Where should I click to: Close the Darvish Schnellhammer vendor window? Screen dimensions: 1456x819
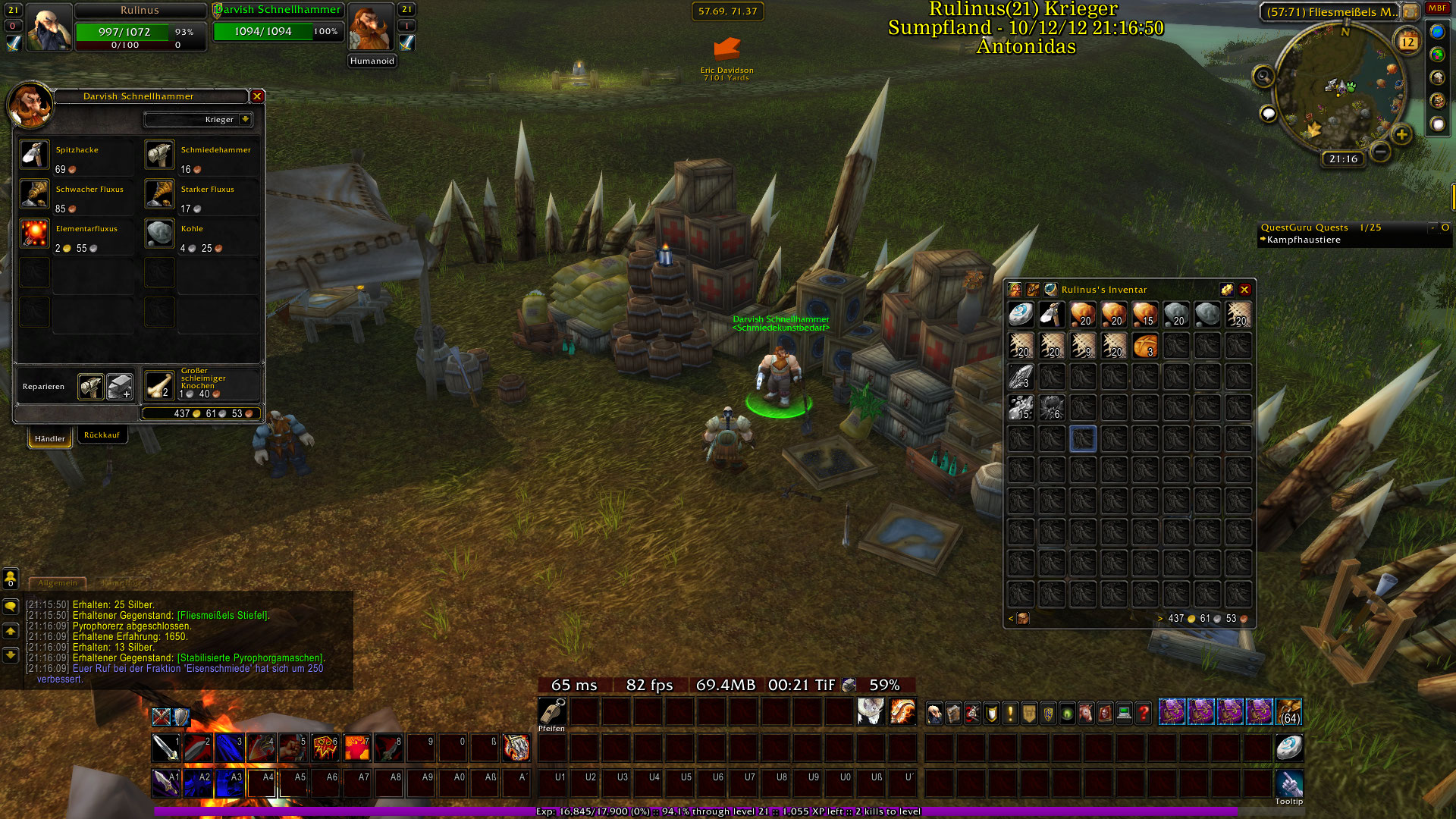pos(257,96)
